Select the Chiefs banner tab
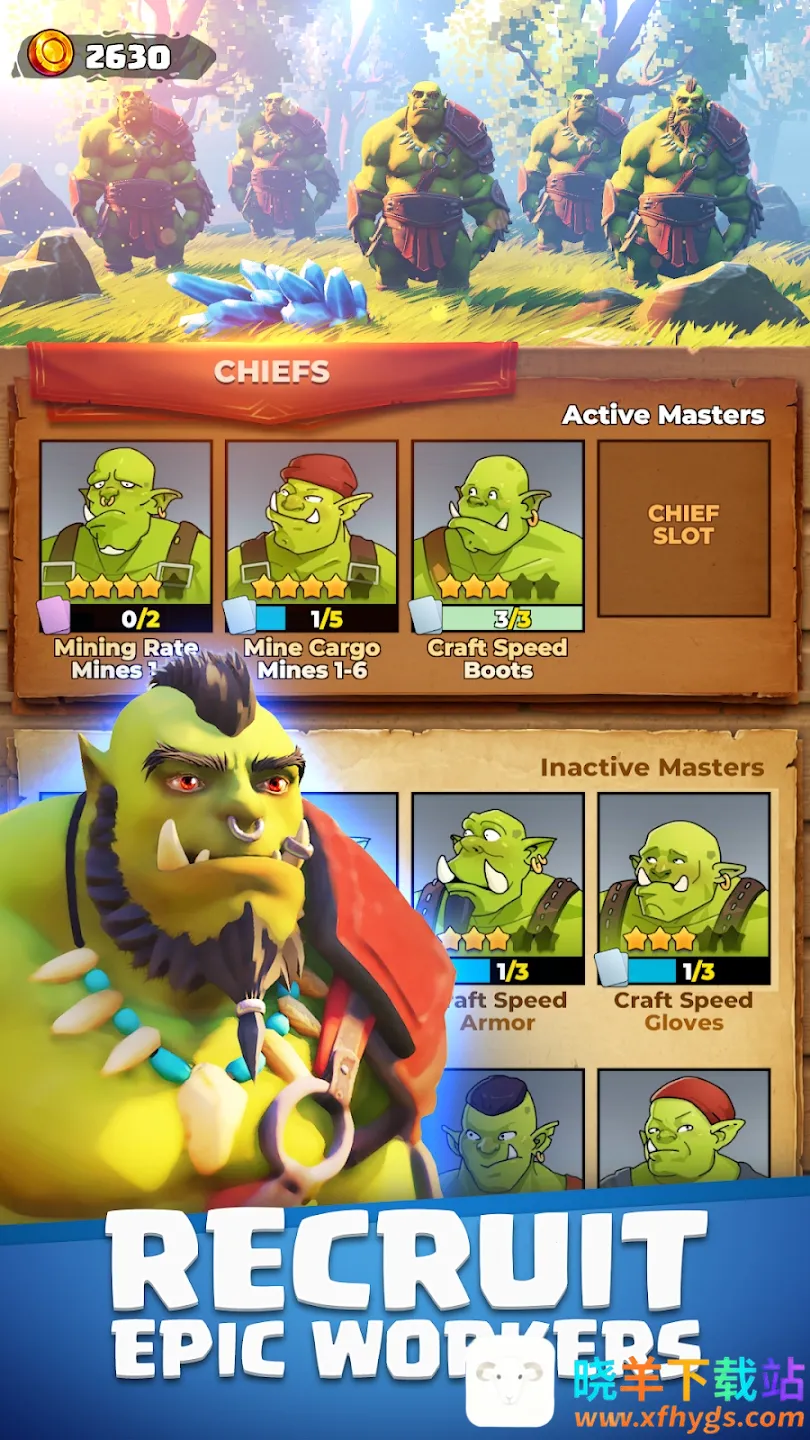The image size is (810, 1440). [x=272, y=373]
